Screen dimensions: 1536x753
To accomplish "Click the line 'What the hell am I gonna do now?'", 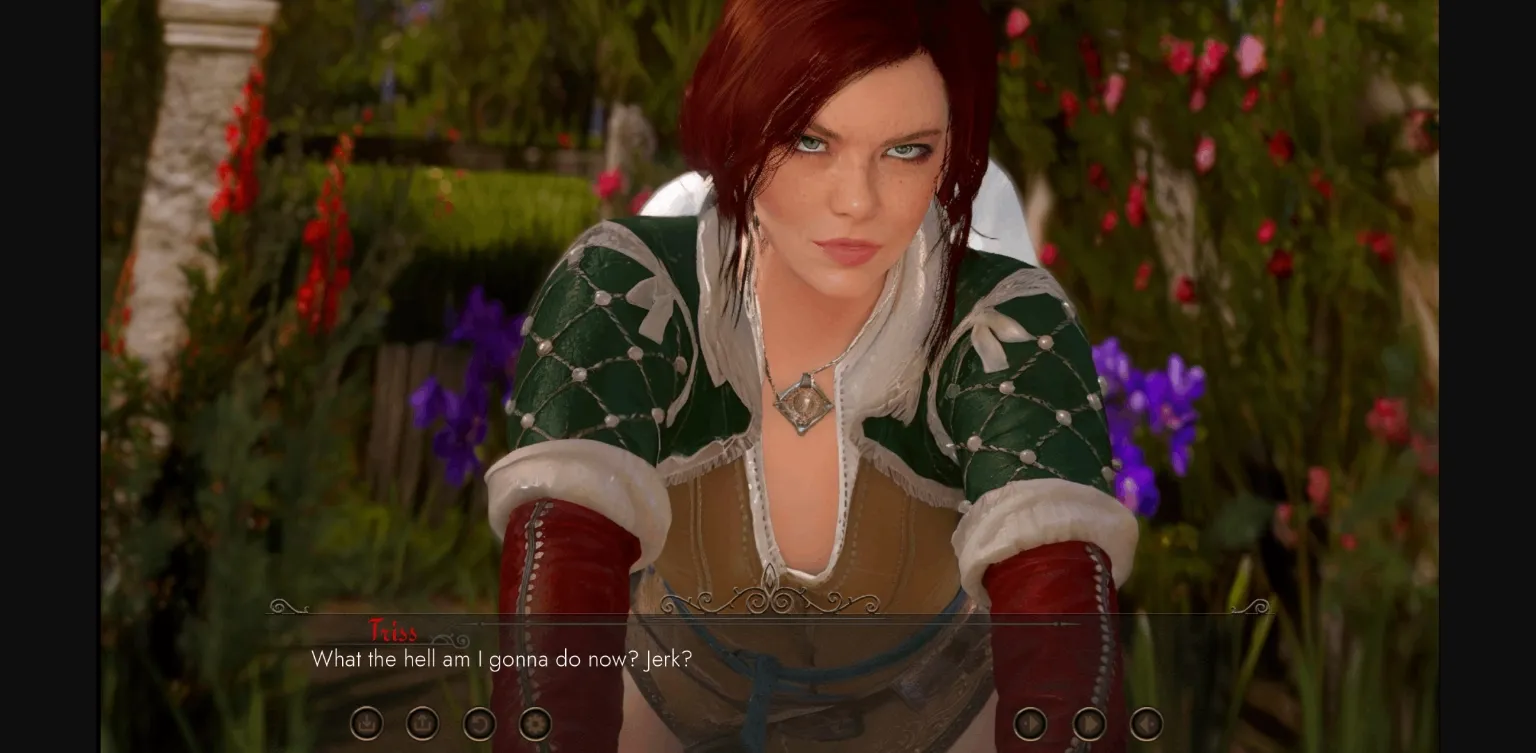I will tap(501, 660).
